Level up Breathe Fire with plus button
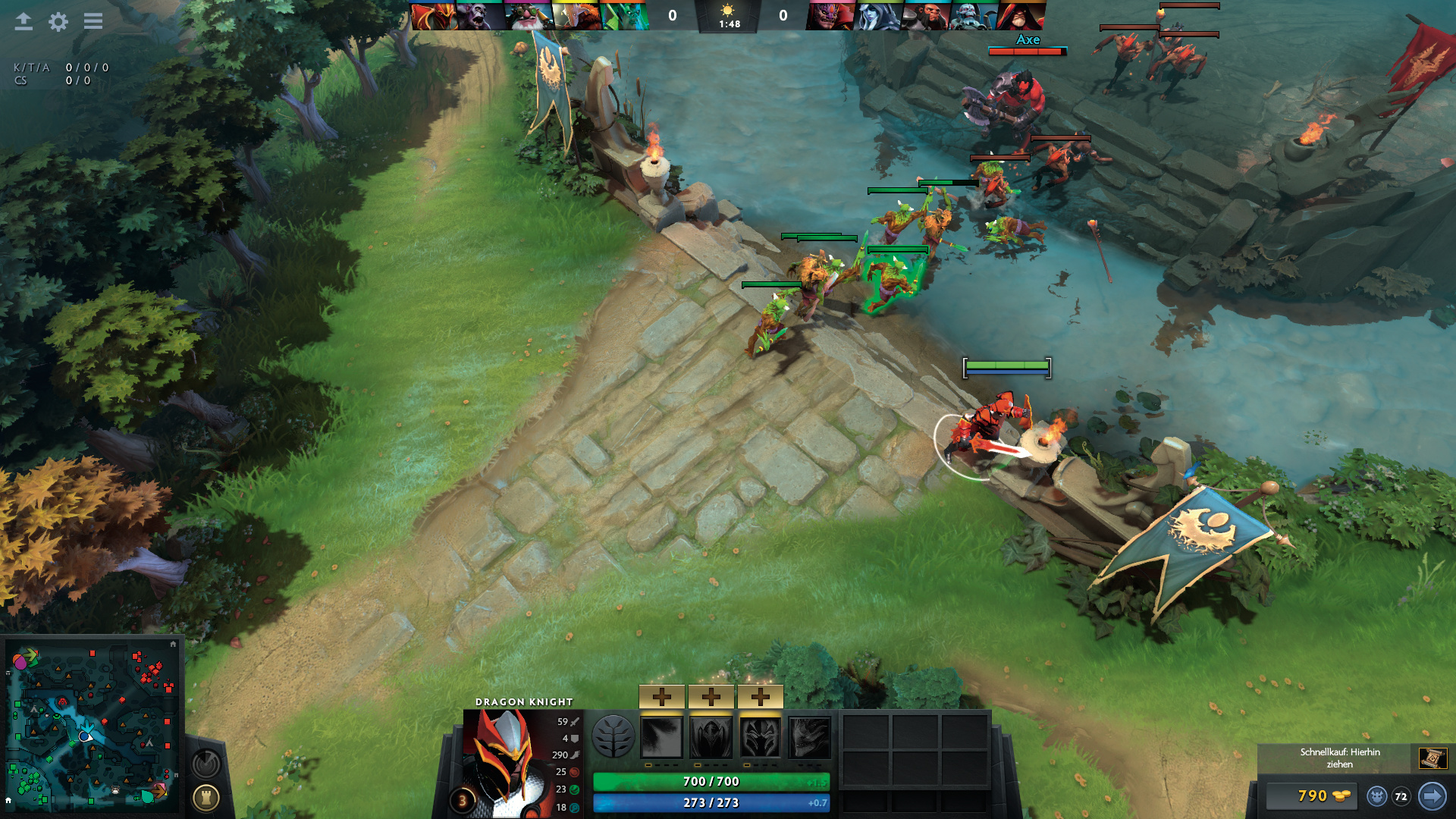The height and width of the screenshot is (819, 1456). click(x=662, y=696)
